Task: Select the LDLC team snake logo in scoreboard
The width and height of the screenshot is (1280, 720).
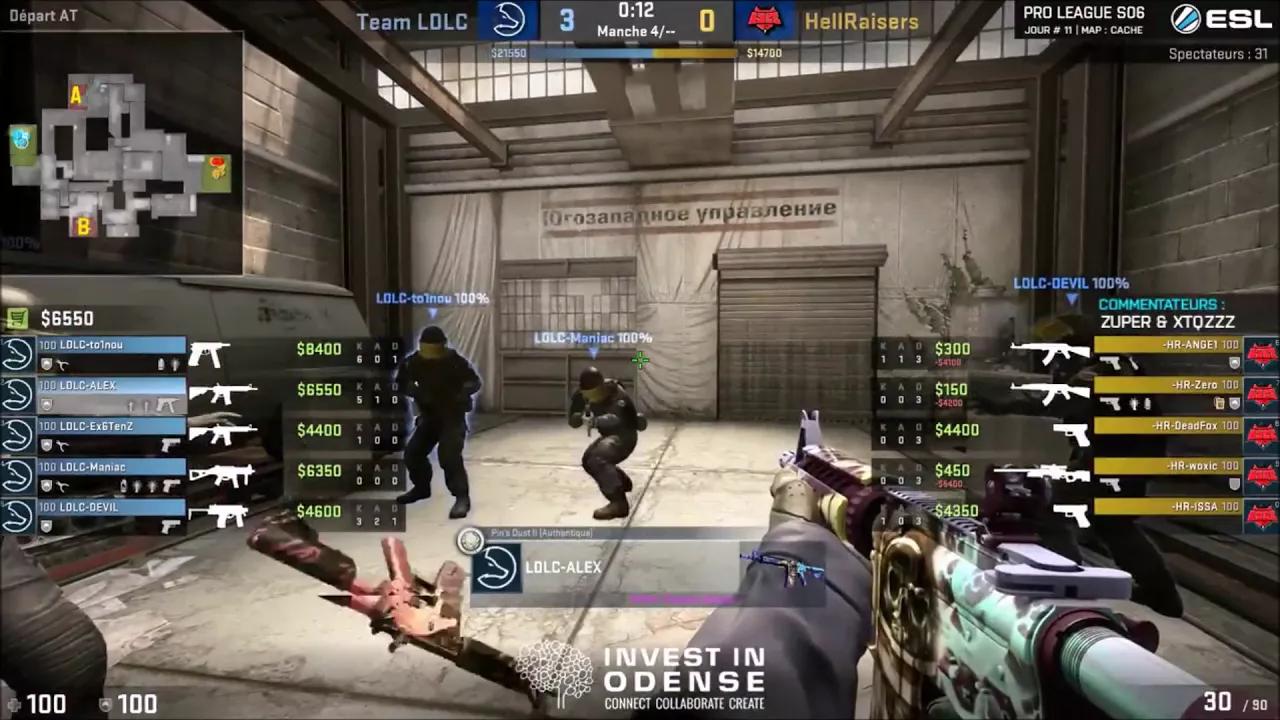Action: tap(509, 21)
